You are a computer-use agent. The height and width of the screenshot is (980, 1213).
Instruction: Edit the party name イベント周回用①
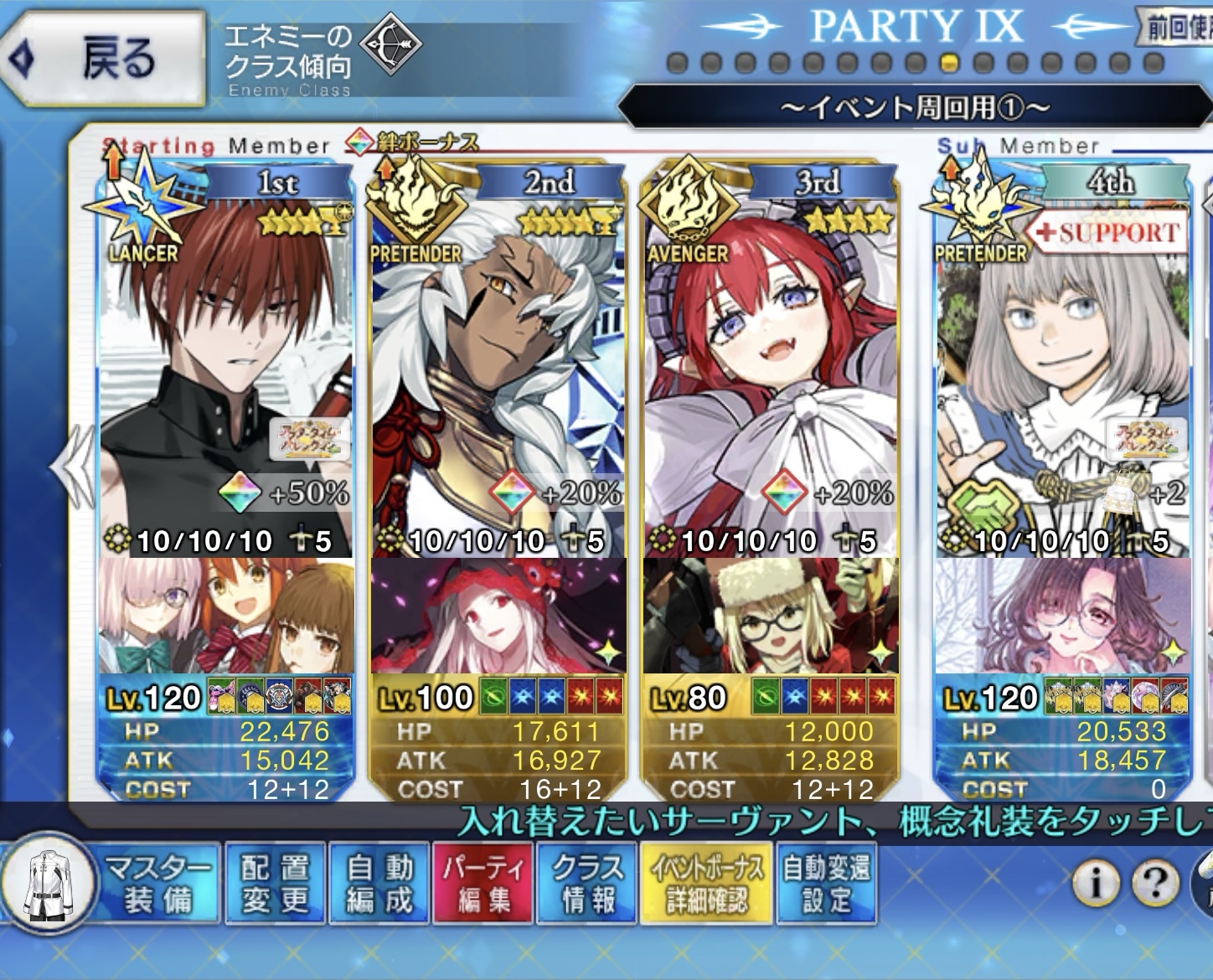coord(914,108)
